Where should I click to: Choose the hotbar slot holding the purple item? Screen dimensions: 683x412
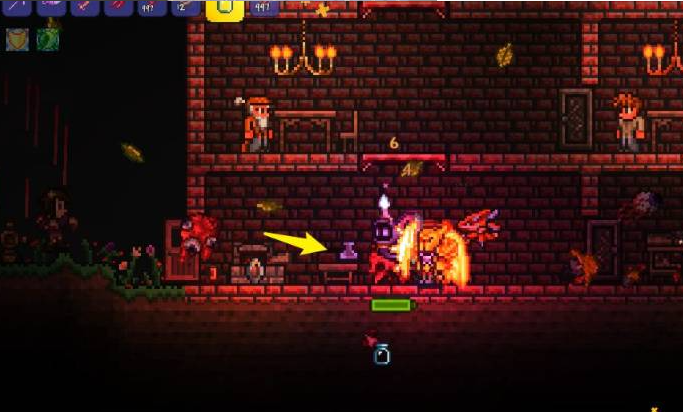coord(51,6)
